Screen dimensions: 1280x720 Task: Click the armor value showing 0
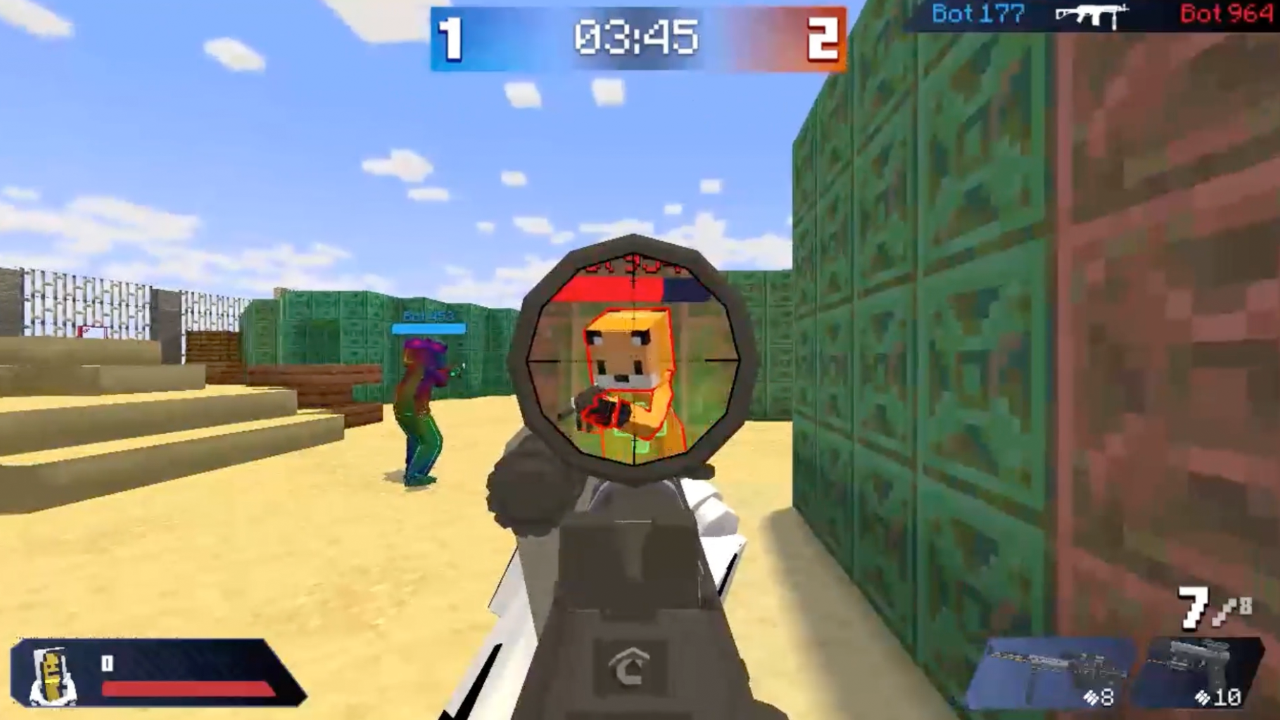tap(107, 663)
